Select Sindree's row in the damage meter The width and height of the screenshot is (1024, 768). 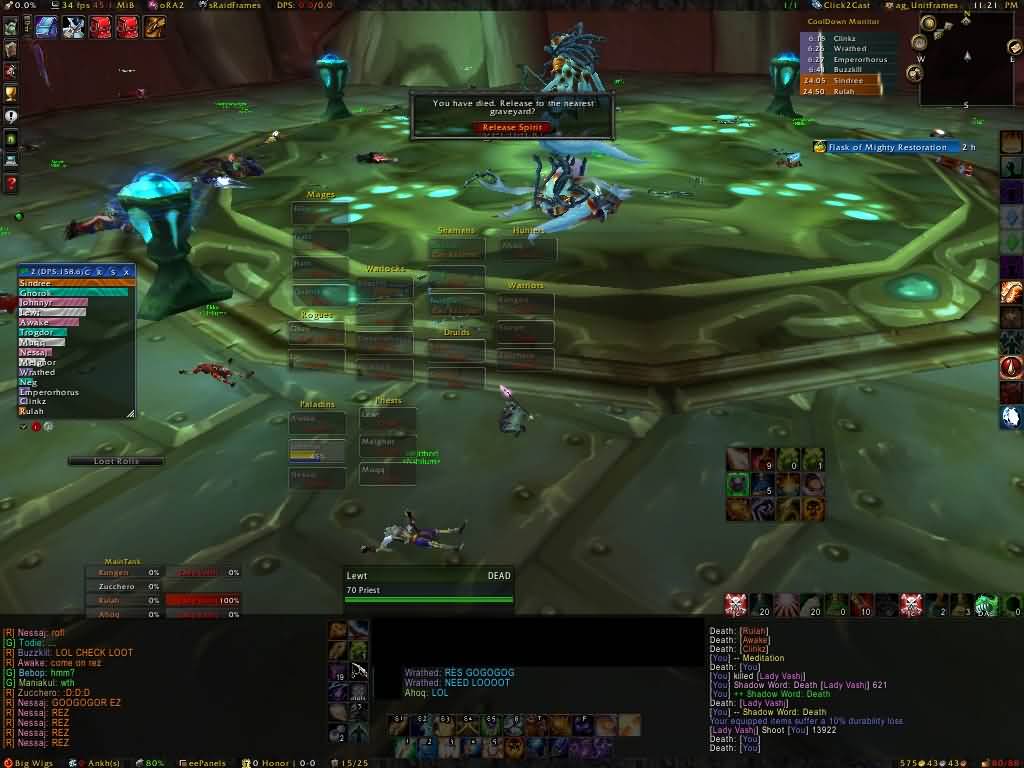coord(76,283)
